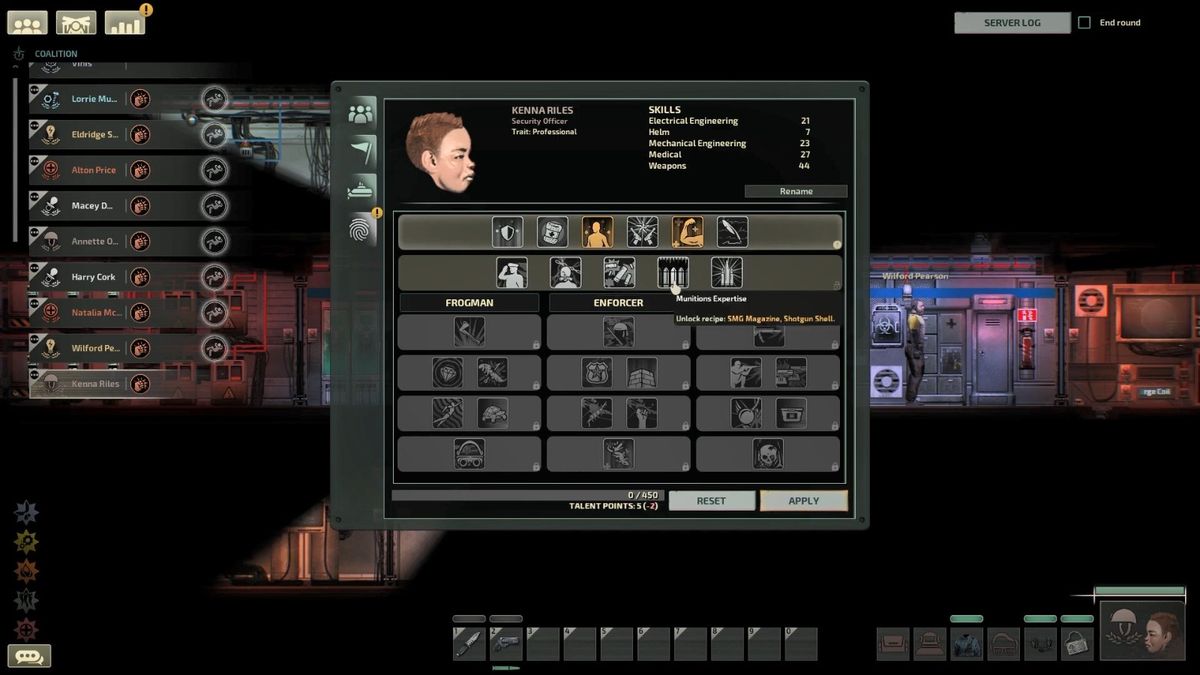Choose Wilford Pearson's crew list entry
1200x675 pixels.
(93, 348)
